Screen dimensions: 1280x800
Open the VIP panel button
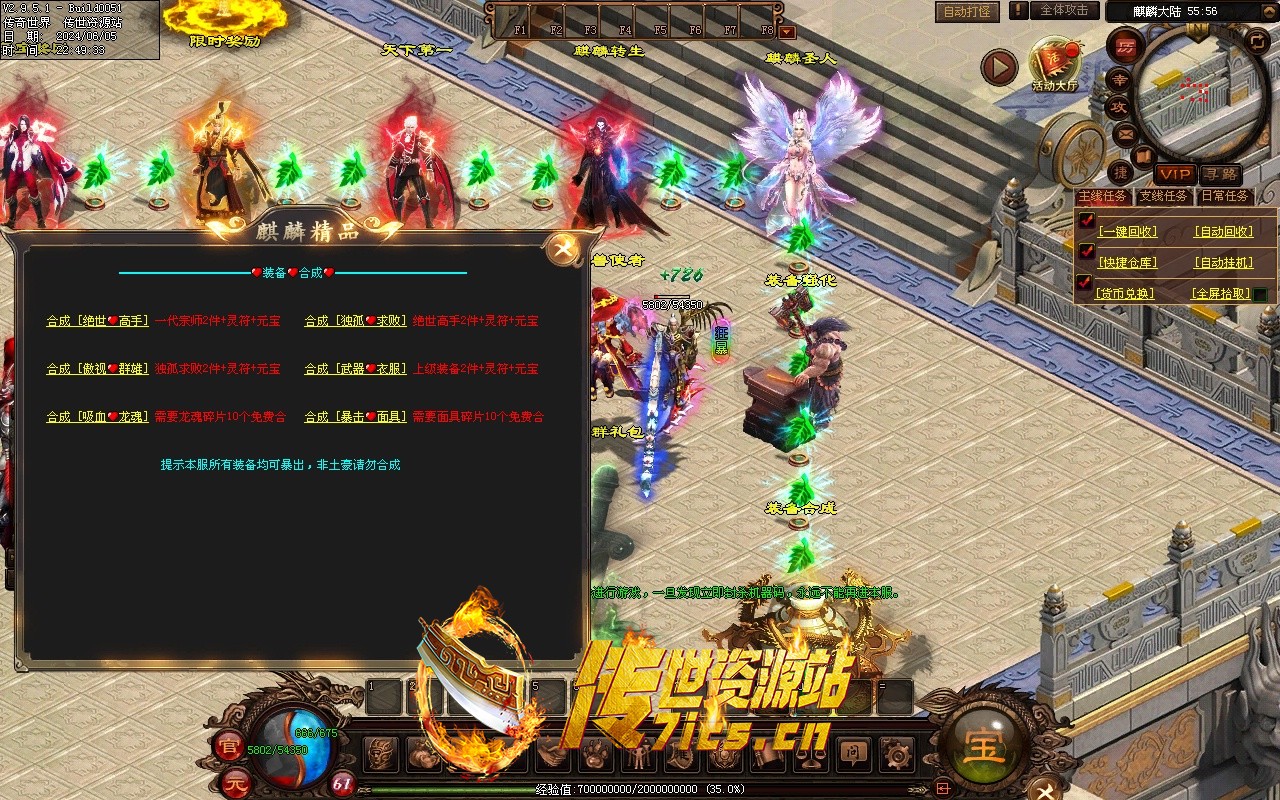[1175, 174]
